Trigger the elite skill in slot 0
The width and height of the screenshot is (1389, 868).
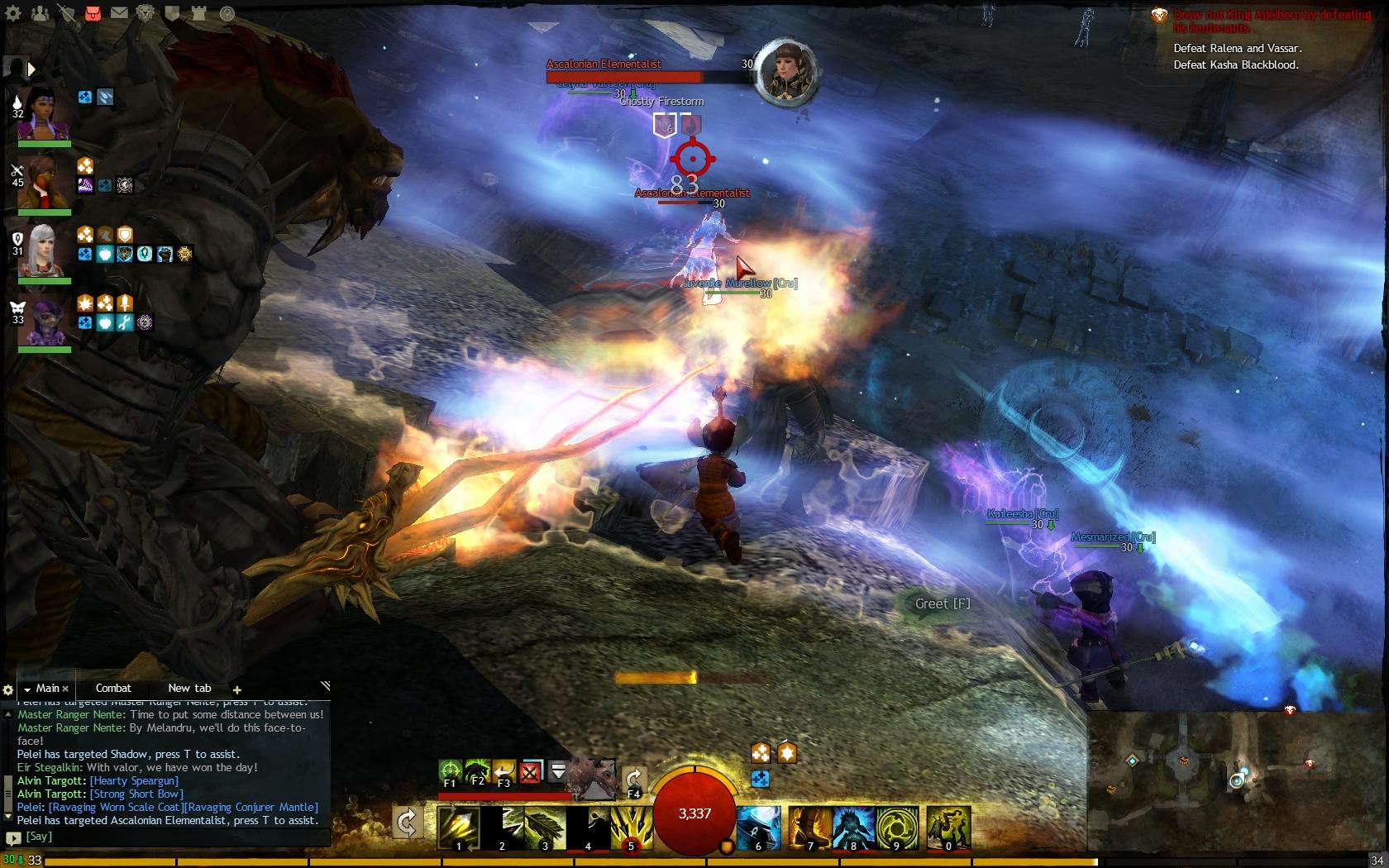click(x=947, y=827)
